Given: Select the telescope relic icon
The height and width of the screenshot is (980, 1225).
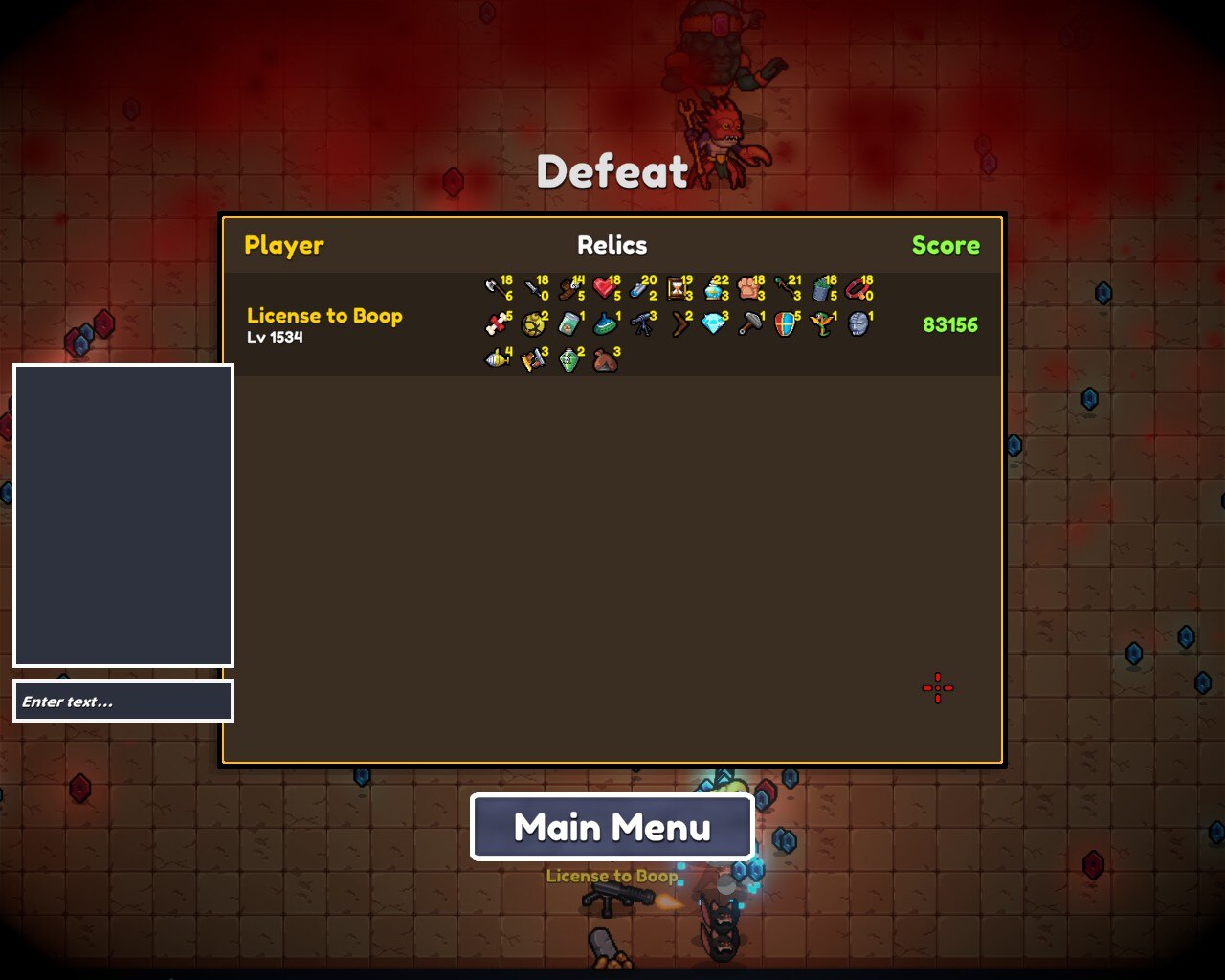Looking at the screenshot, I should (642, 324).
